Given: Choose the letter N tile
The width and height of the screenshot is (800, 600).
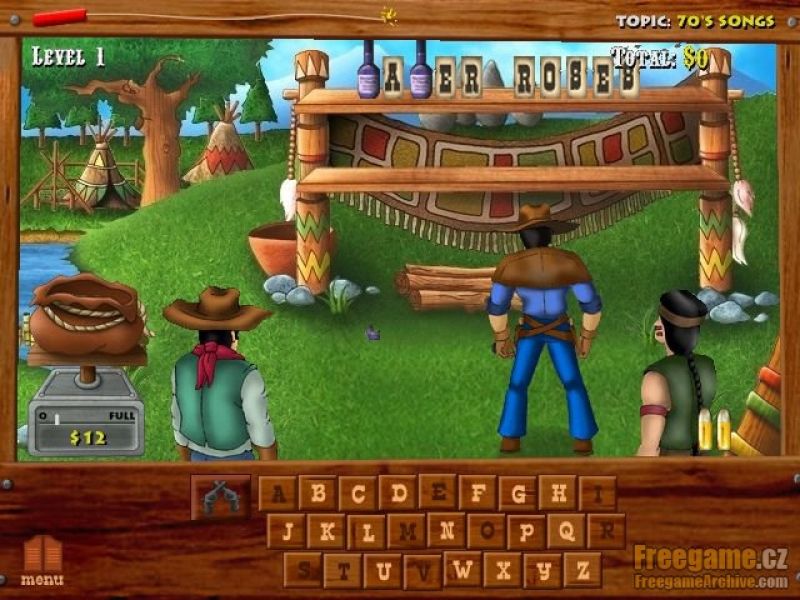Looking at the screenshot, I should click(x=447, y=530).
